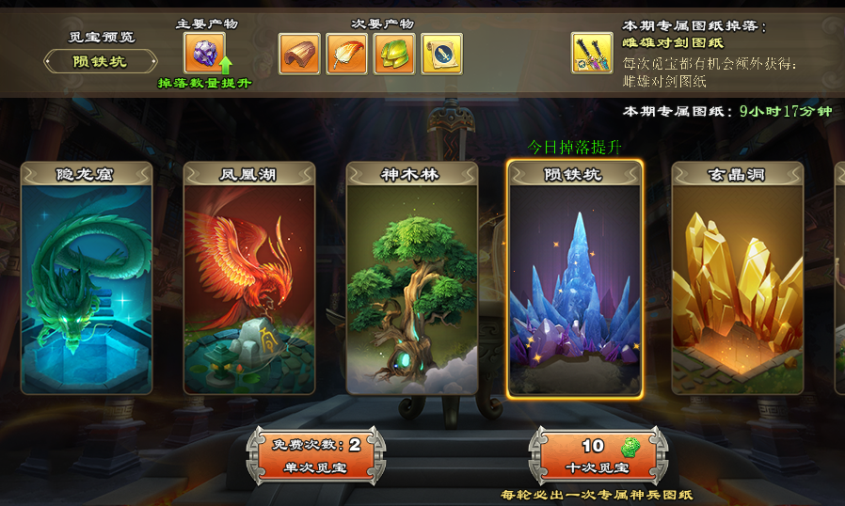
Task: View the blue scroll secondary product
Action: coord(442,53)
